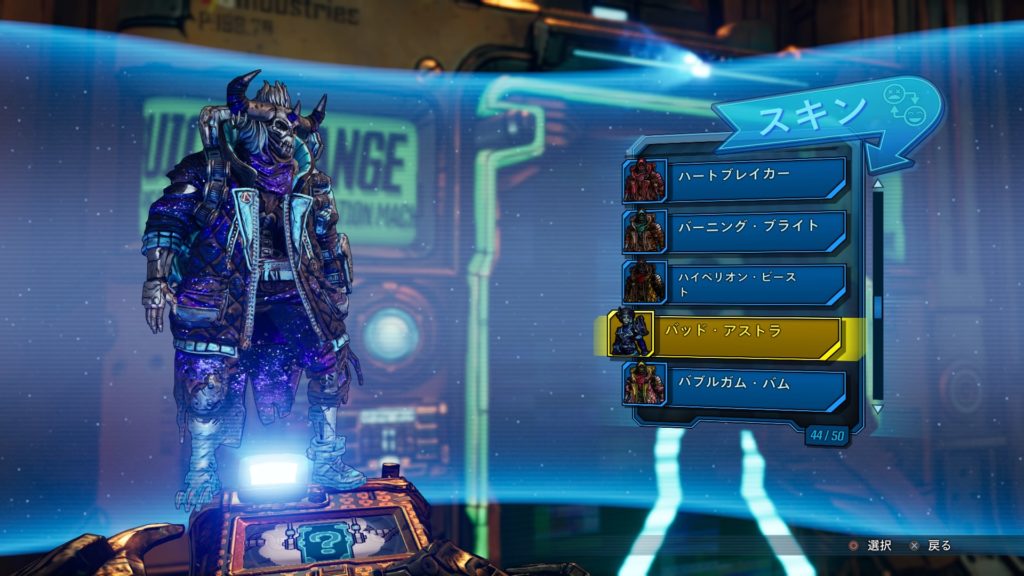Click the skin list scrollbar
Image resolution: width=1024 pixels, height=576 pixels.
878,298
